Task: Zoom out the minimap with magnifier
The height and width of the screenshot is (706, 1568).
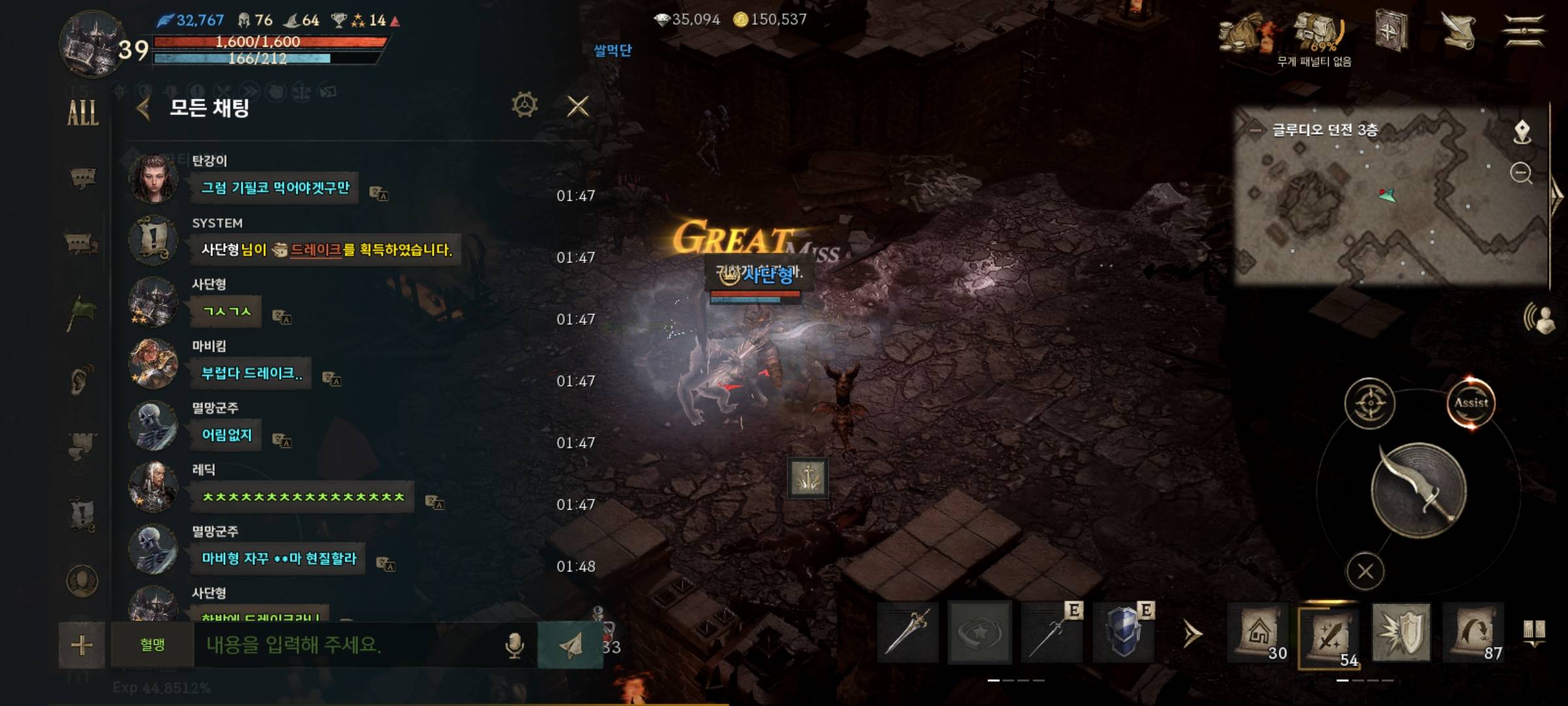Action: (x=1522, y=173)
